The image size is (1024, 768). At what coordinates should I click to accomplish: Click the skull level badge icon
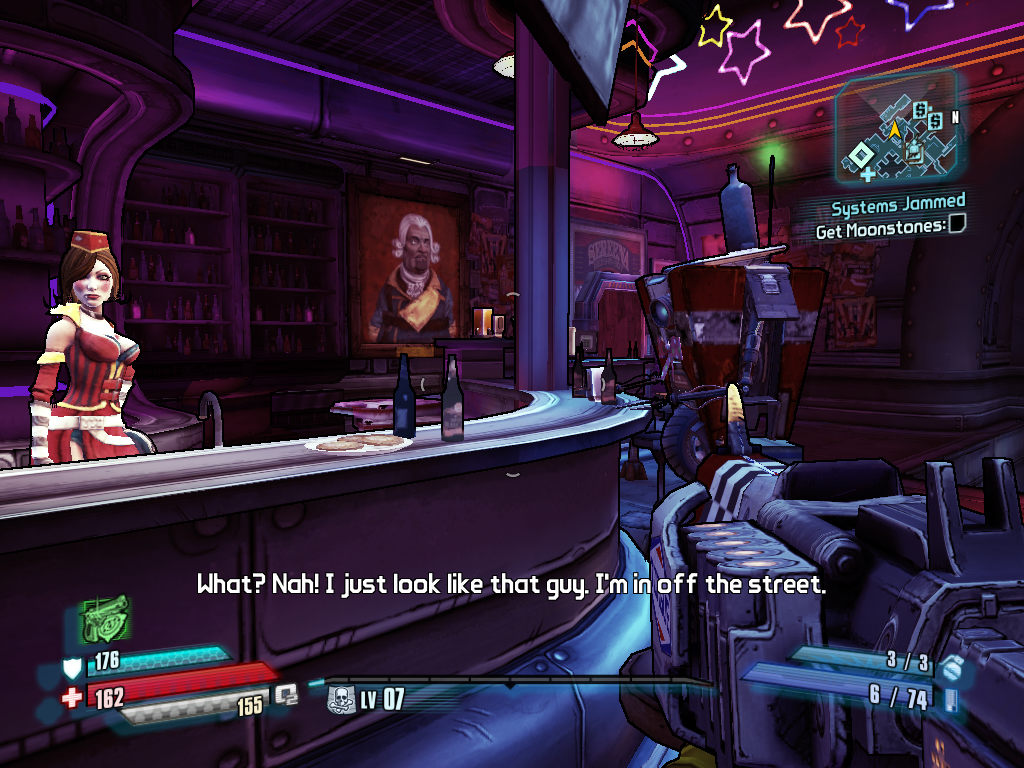coord(340,698)
